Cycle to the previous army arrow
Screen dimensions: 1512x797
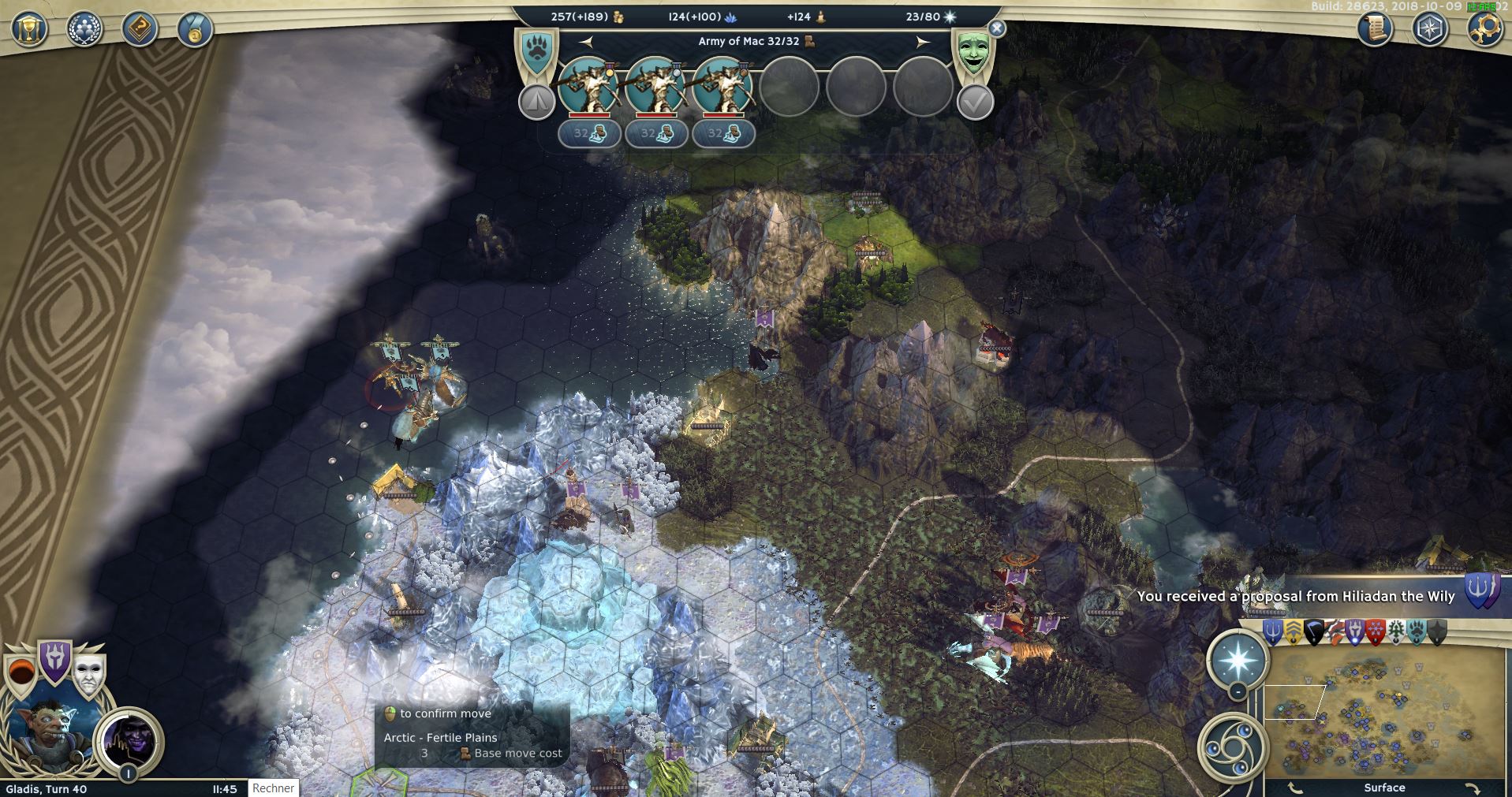click(x=585, y=42)
